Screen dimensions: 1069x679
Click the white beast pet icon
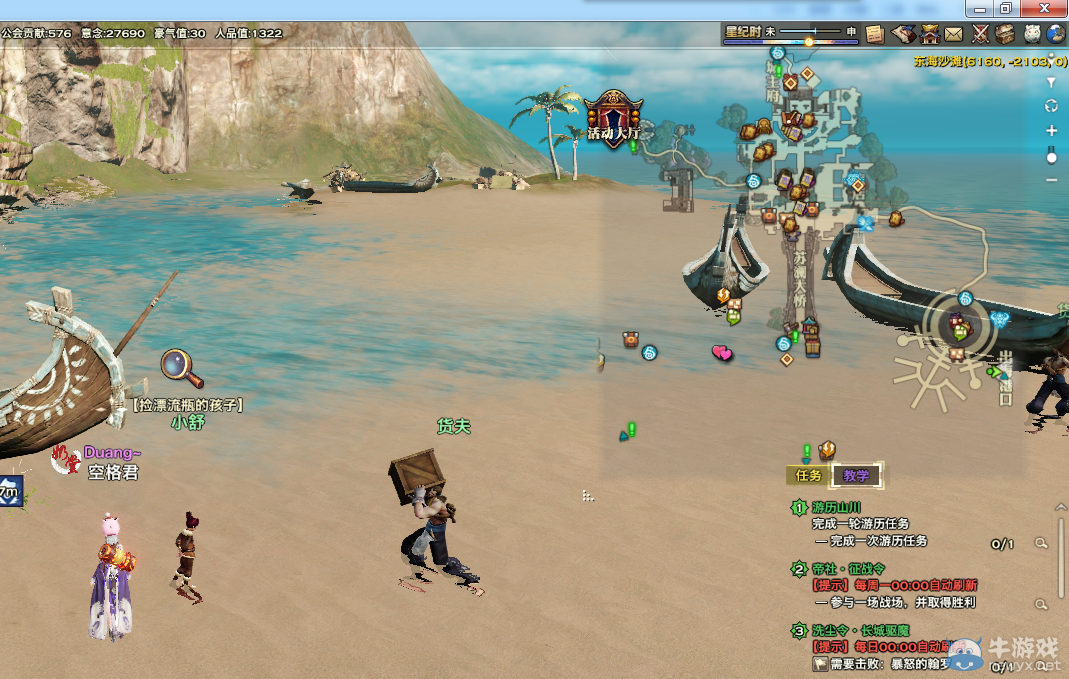tap(1031, 33)
